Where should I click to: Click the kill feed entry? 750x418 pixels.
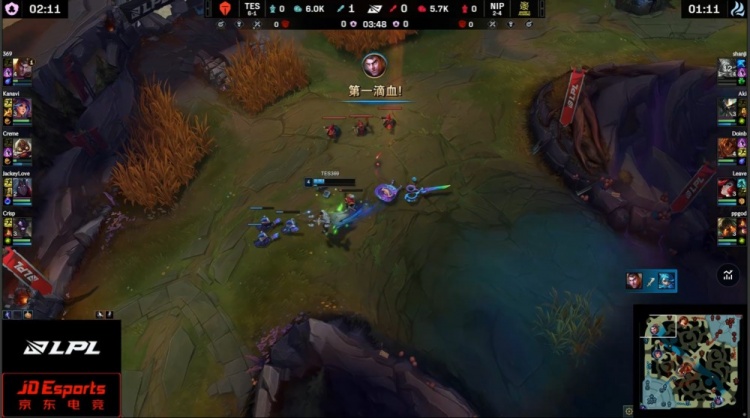tap(651, 281)
